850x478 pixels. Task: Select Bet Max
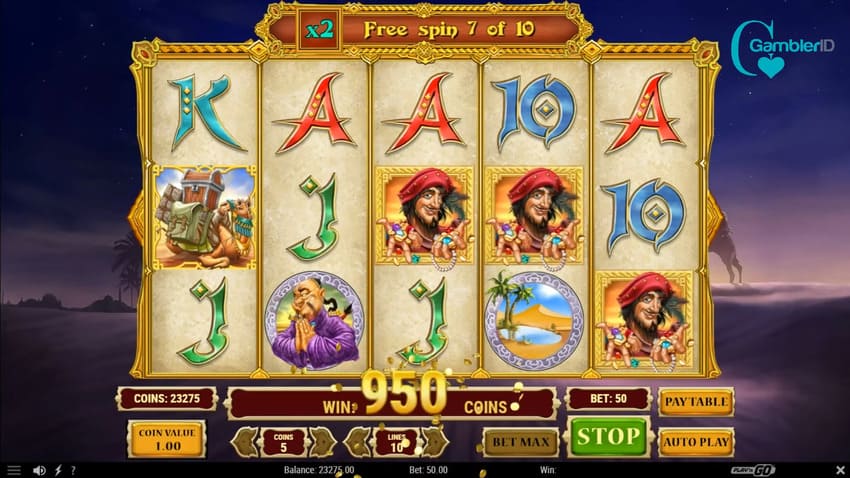(x=520, y=441)
